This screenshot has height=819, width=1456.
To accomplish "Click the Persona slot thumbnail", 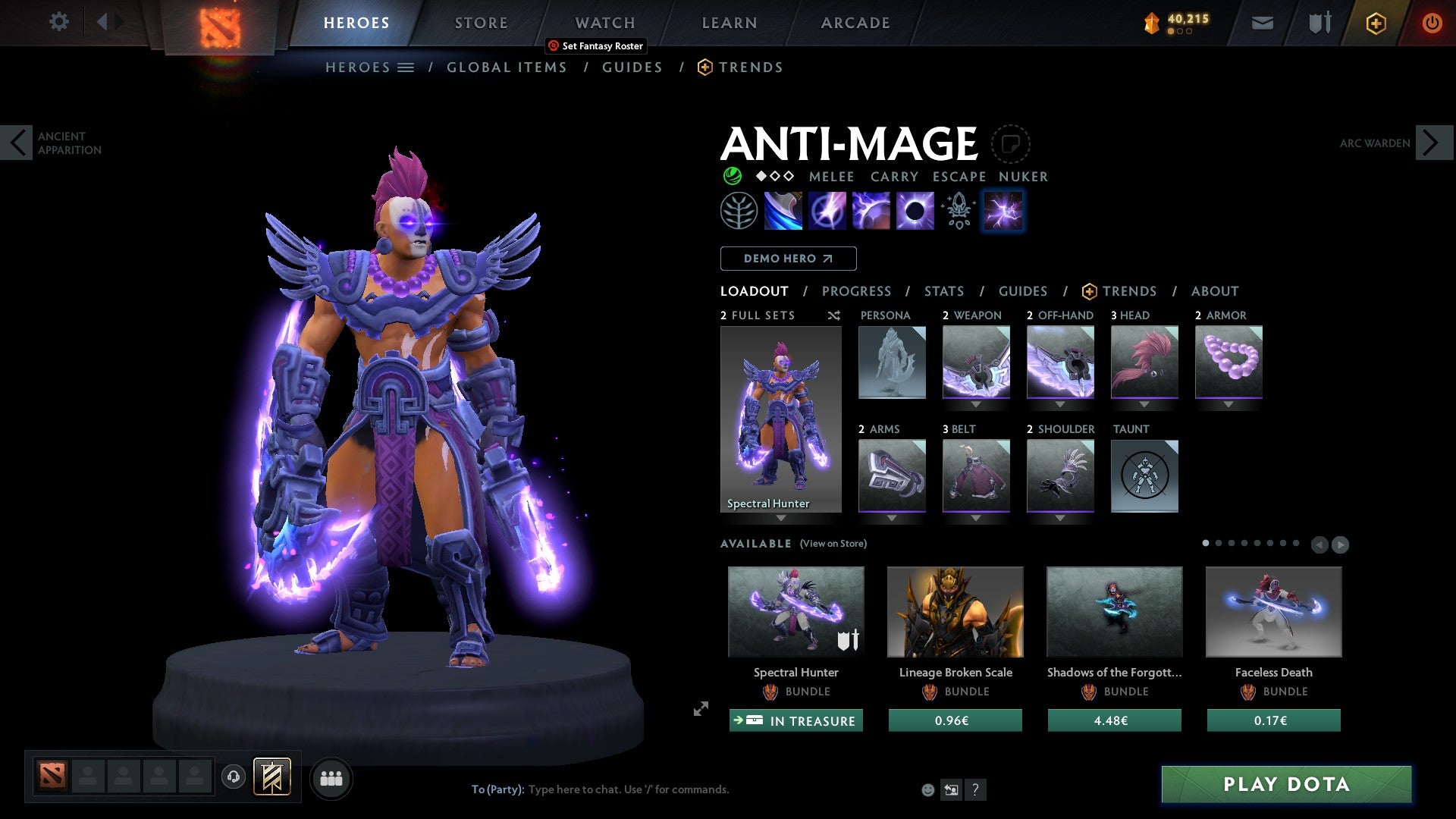I will [892, 362].
